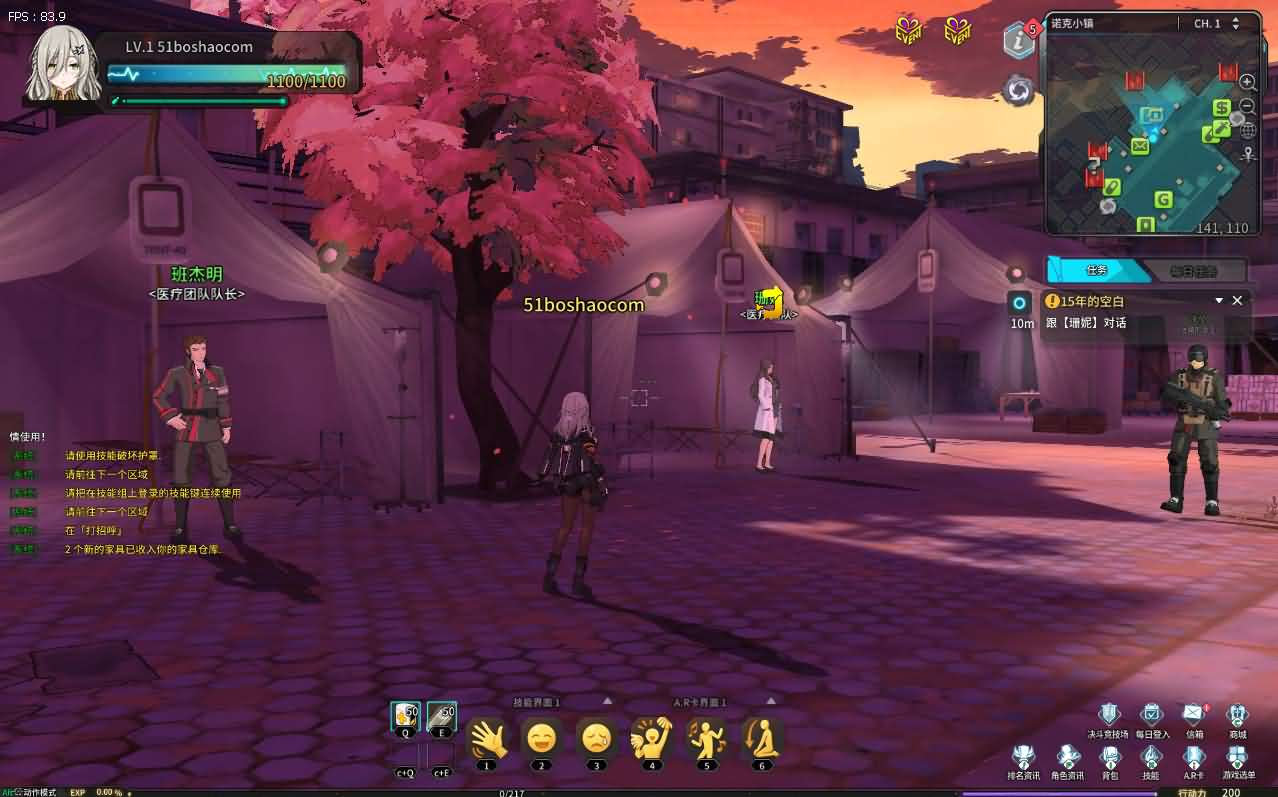The width and height of the screenshot is (1278, 797).
Task: Open the CH. 1 channel selector
Action: pyautogui.click(x=1216, y=23)
